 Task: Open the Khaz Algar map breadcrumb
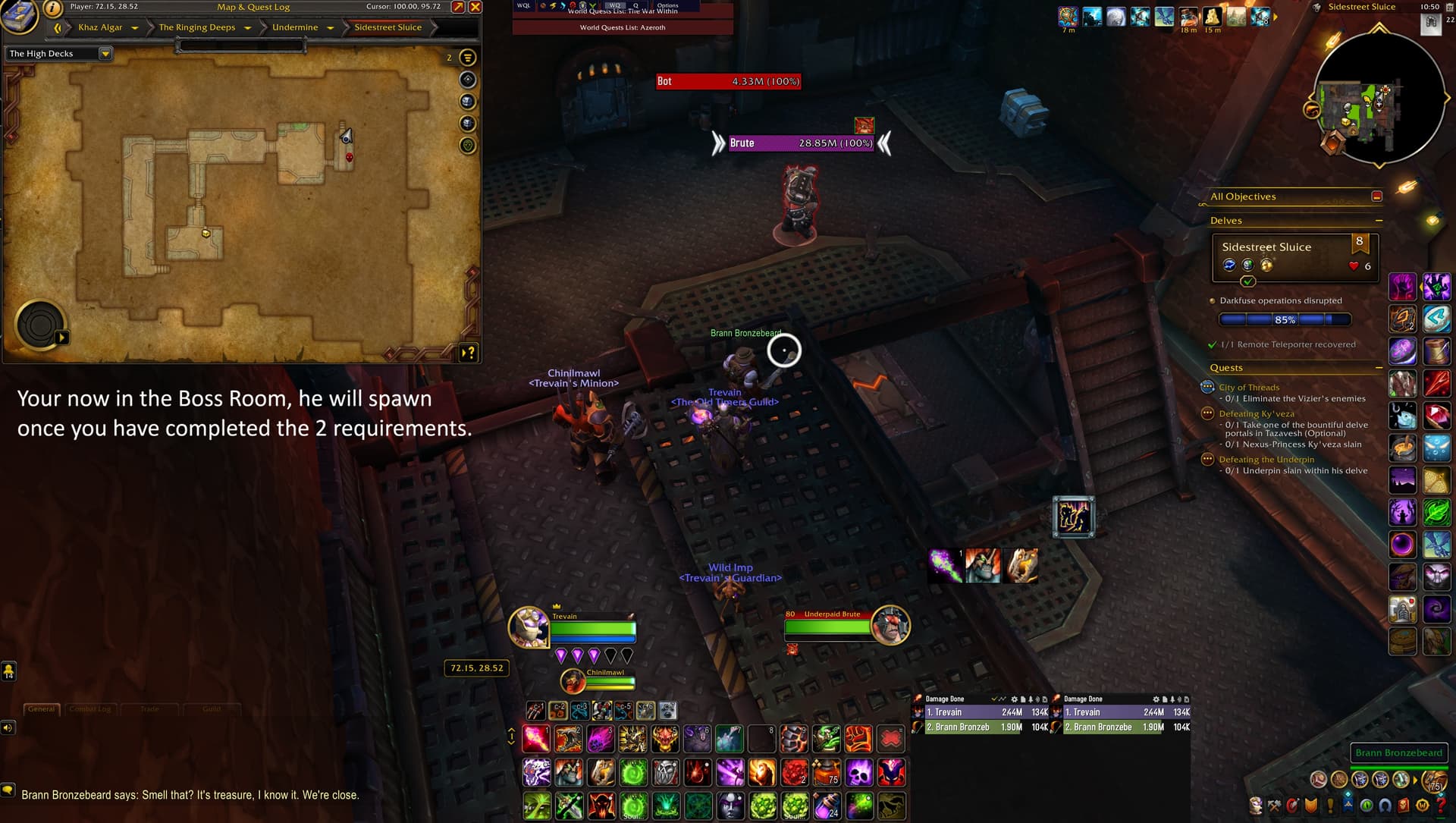point(100,27)
